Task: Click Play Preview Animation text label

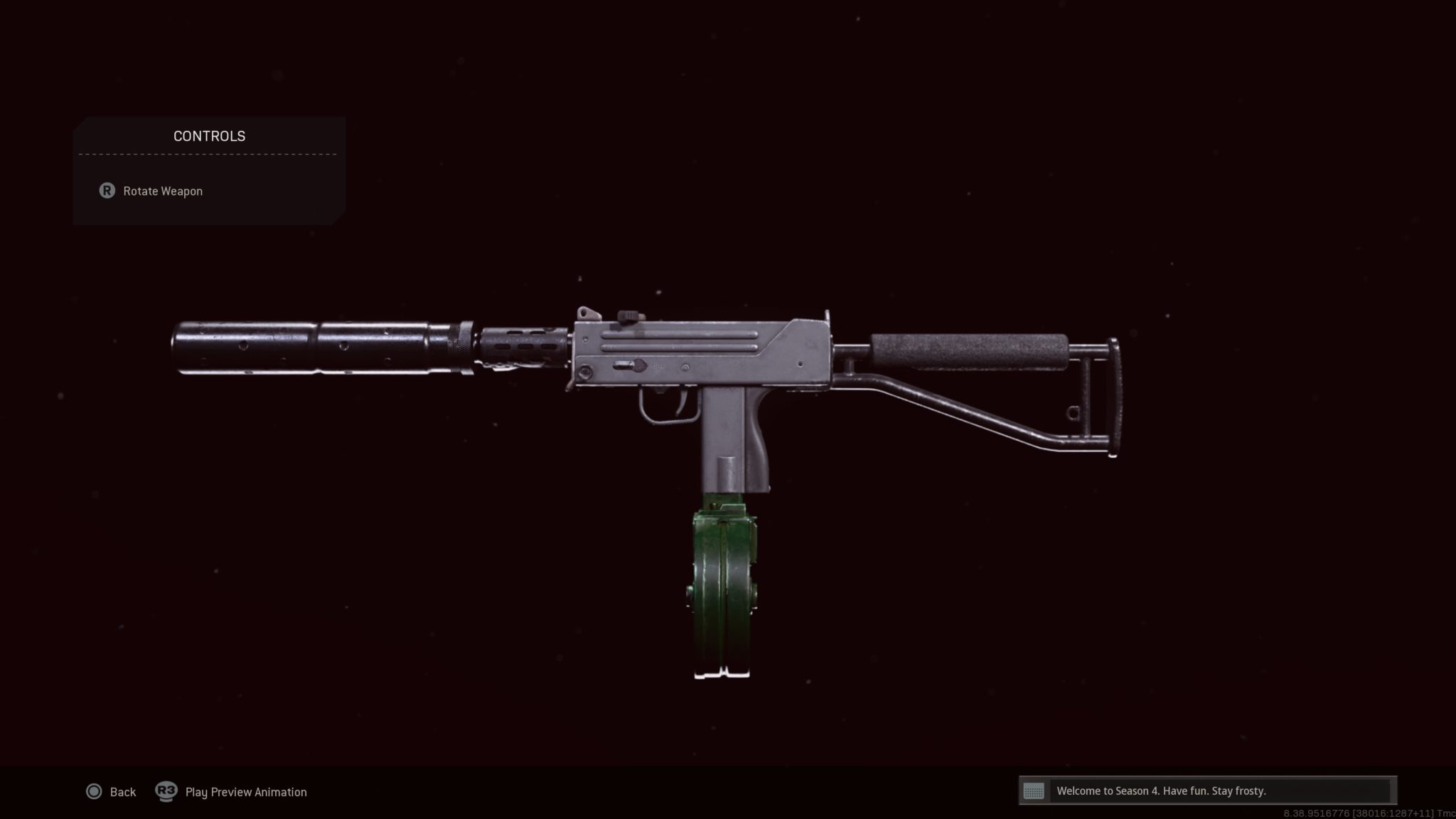Action: click(x=245, y=791)
